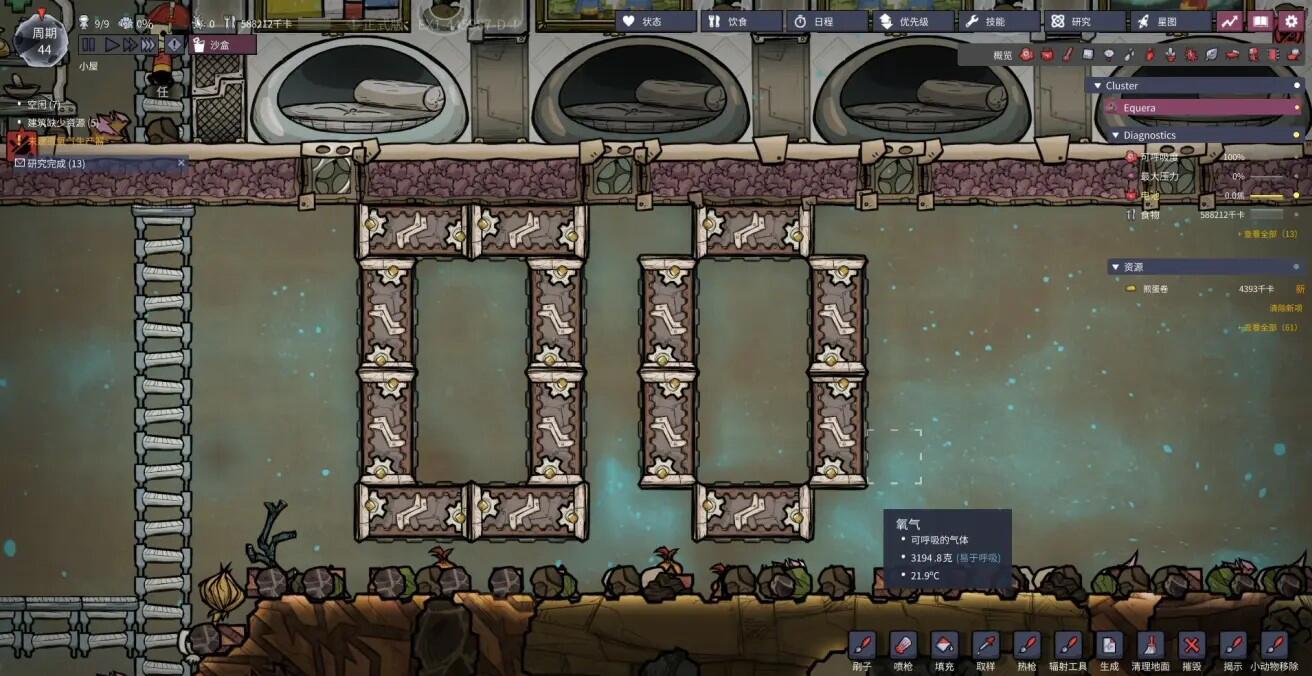The image size is (1312, 676).
Task: Open the 状态 (Vitals) management screen
Action: 655,21
